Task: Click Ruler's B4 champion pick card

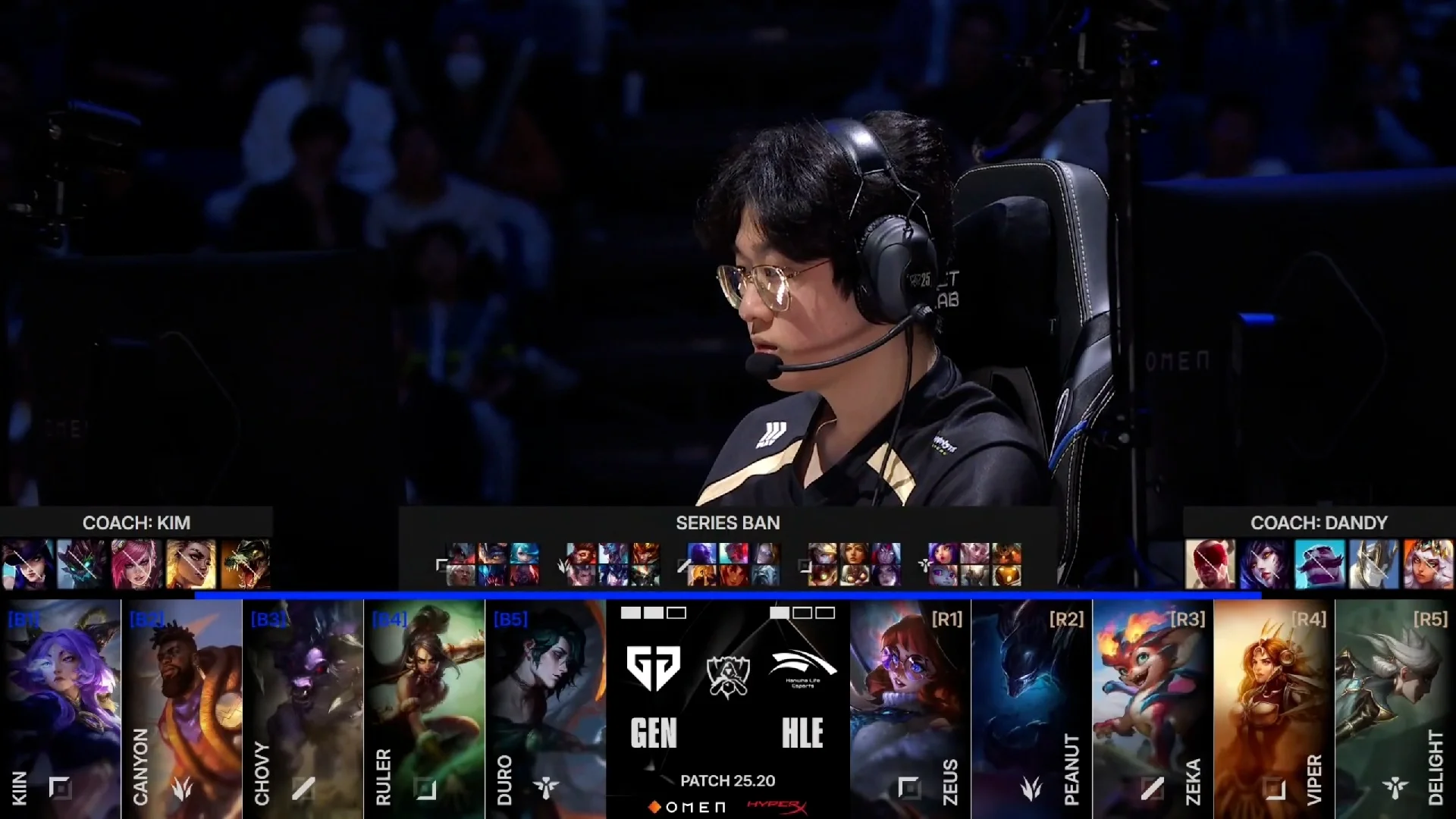Action: coord(425,709)
